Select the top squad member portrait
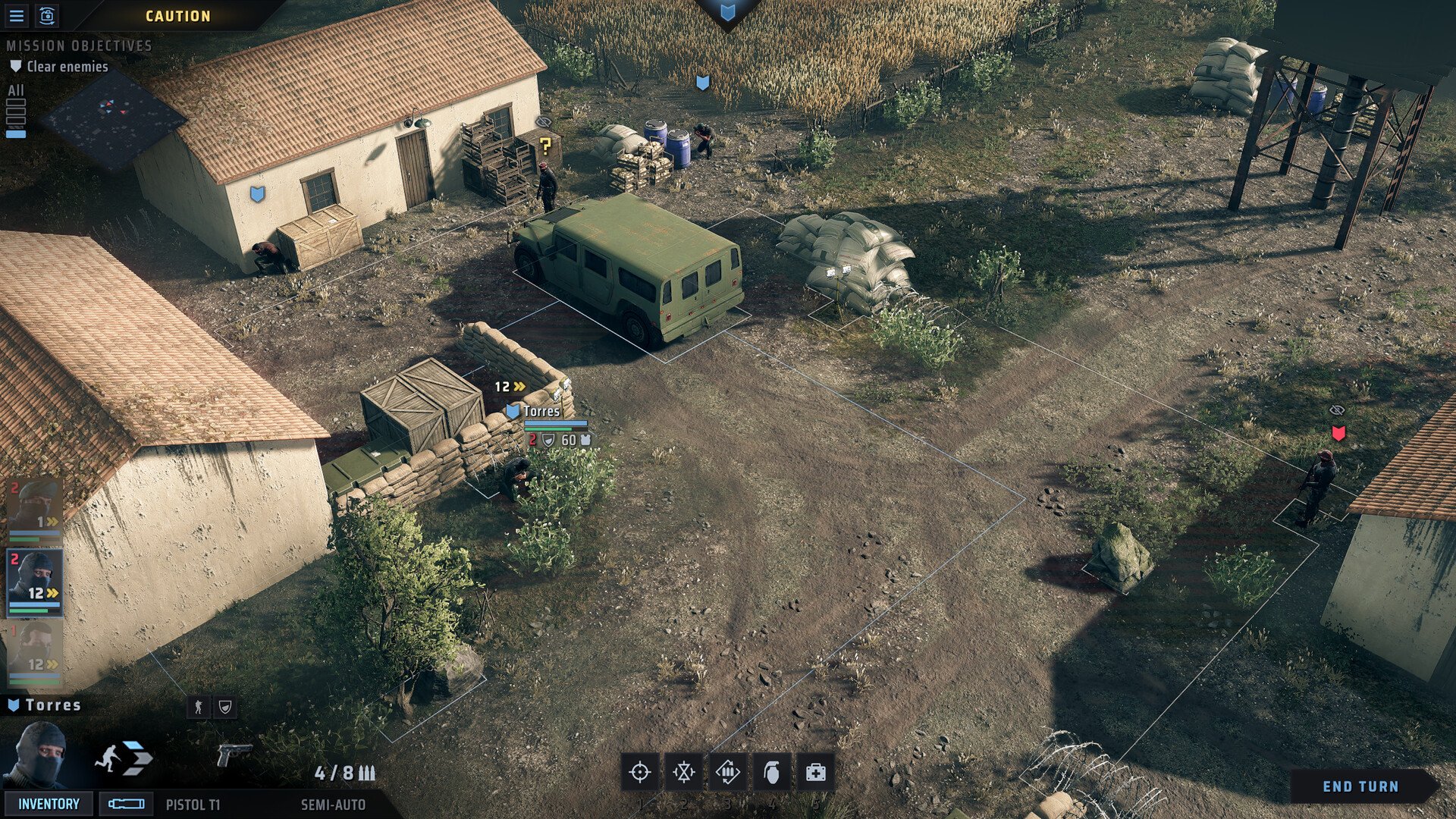 pyautogui.click(x=34, y=509)
